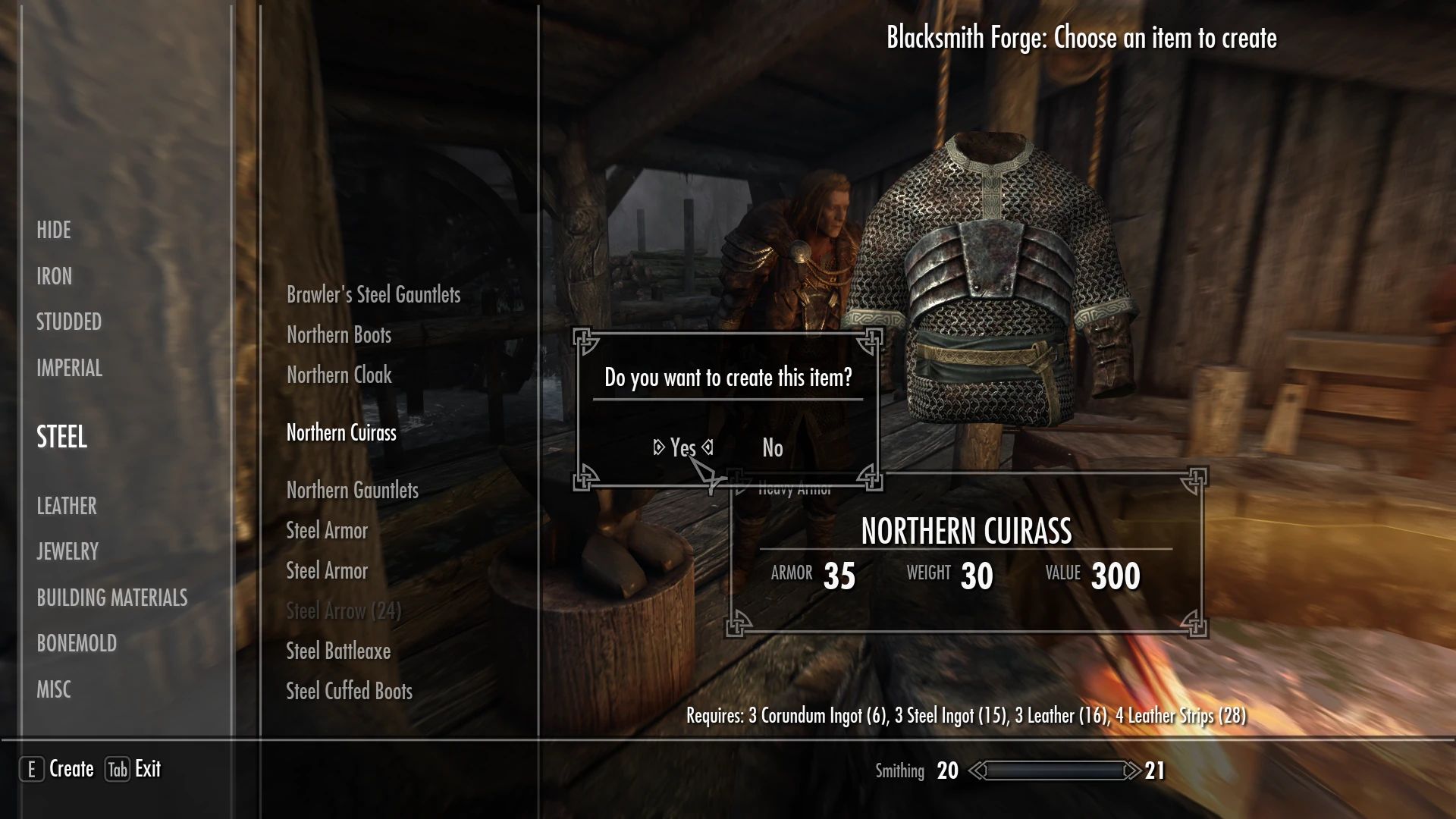
Task: Open the STEEL crafting category
Action: click(x=61, y=438)
